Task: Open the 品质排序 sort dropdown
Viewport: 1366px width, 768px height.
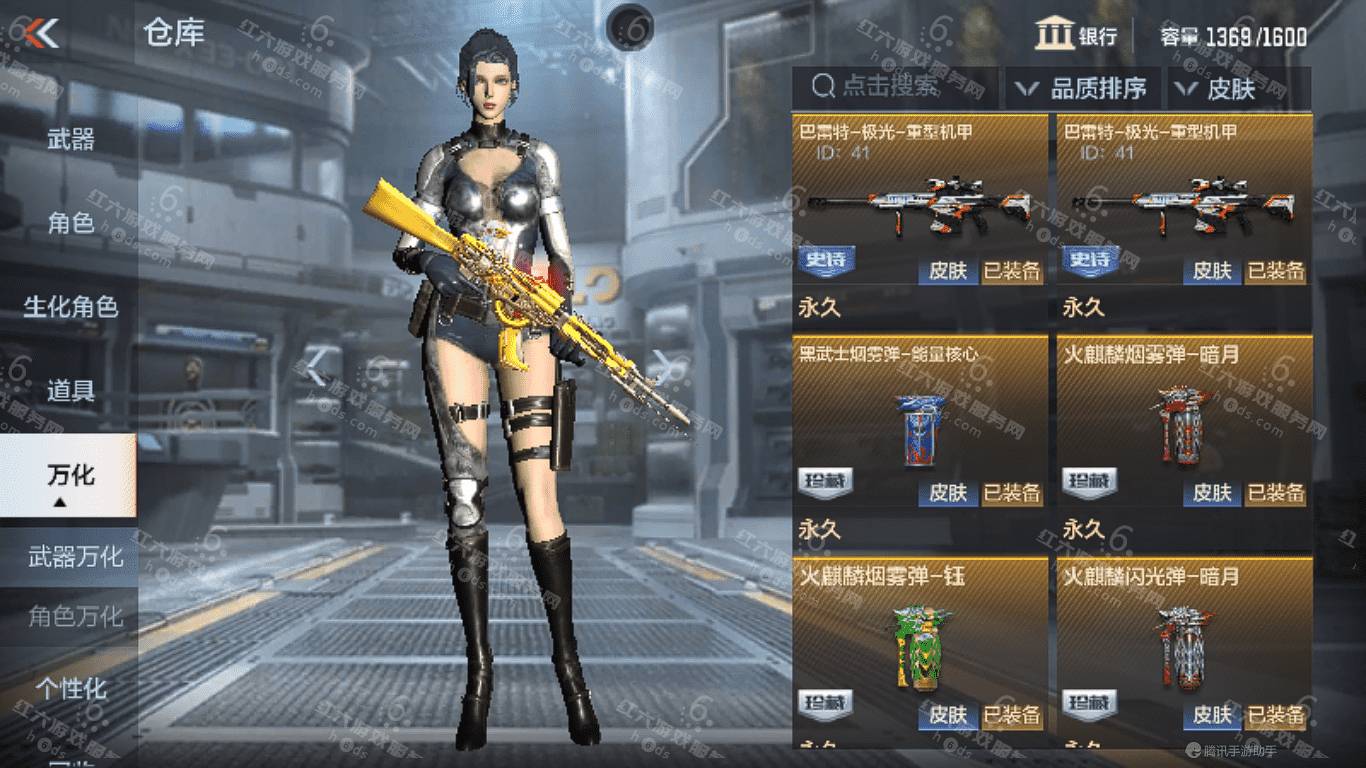Action: pyautogui.click(x=1083, y=88)
